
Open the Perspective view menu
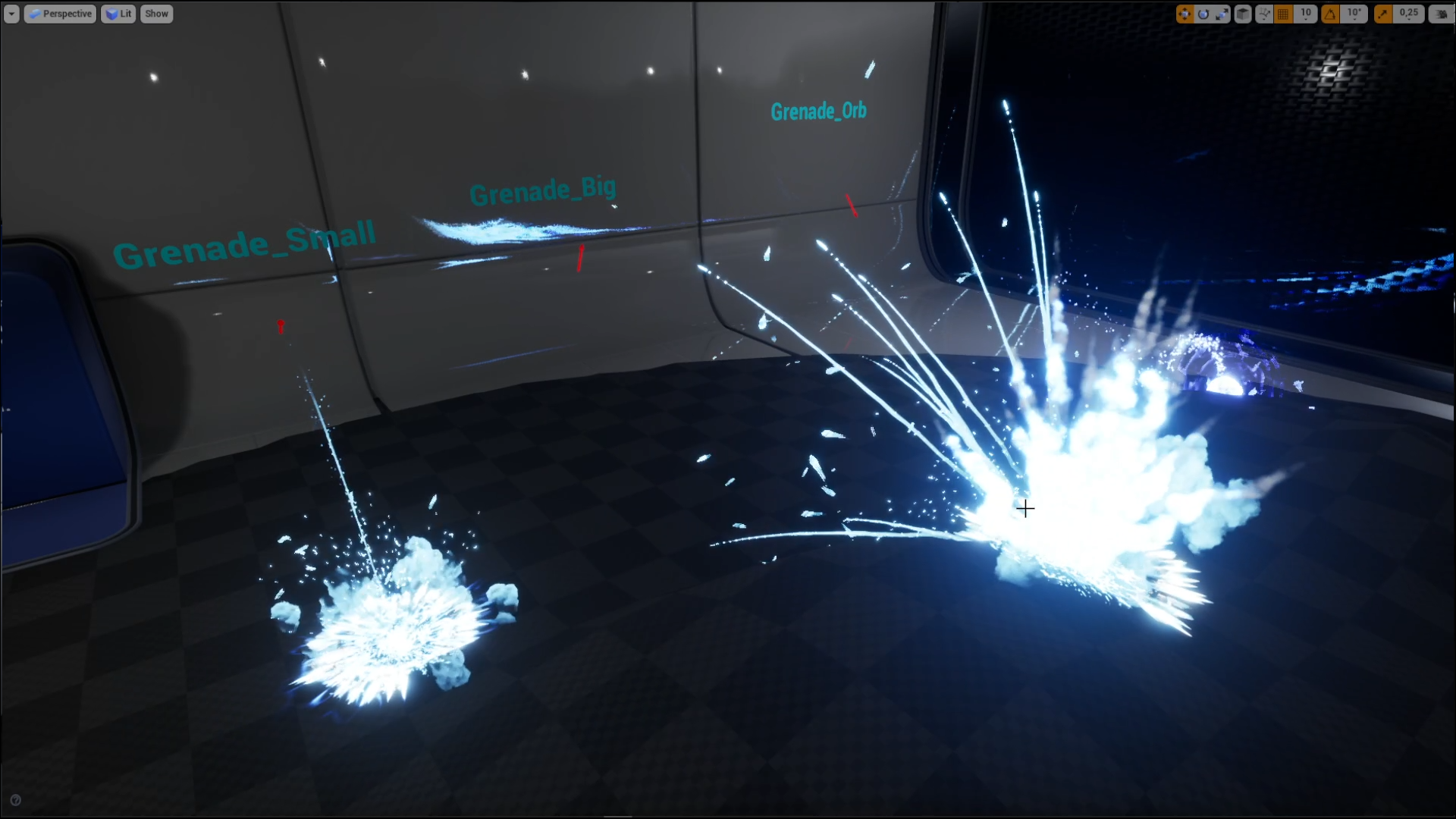coord(60,13)
